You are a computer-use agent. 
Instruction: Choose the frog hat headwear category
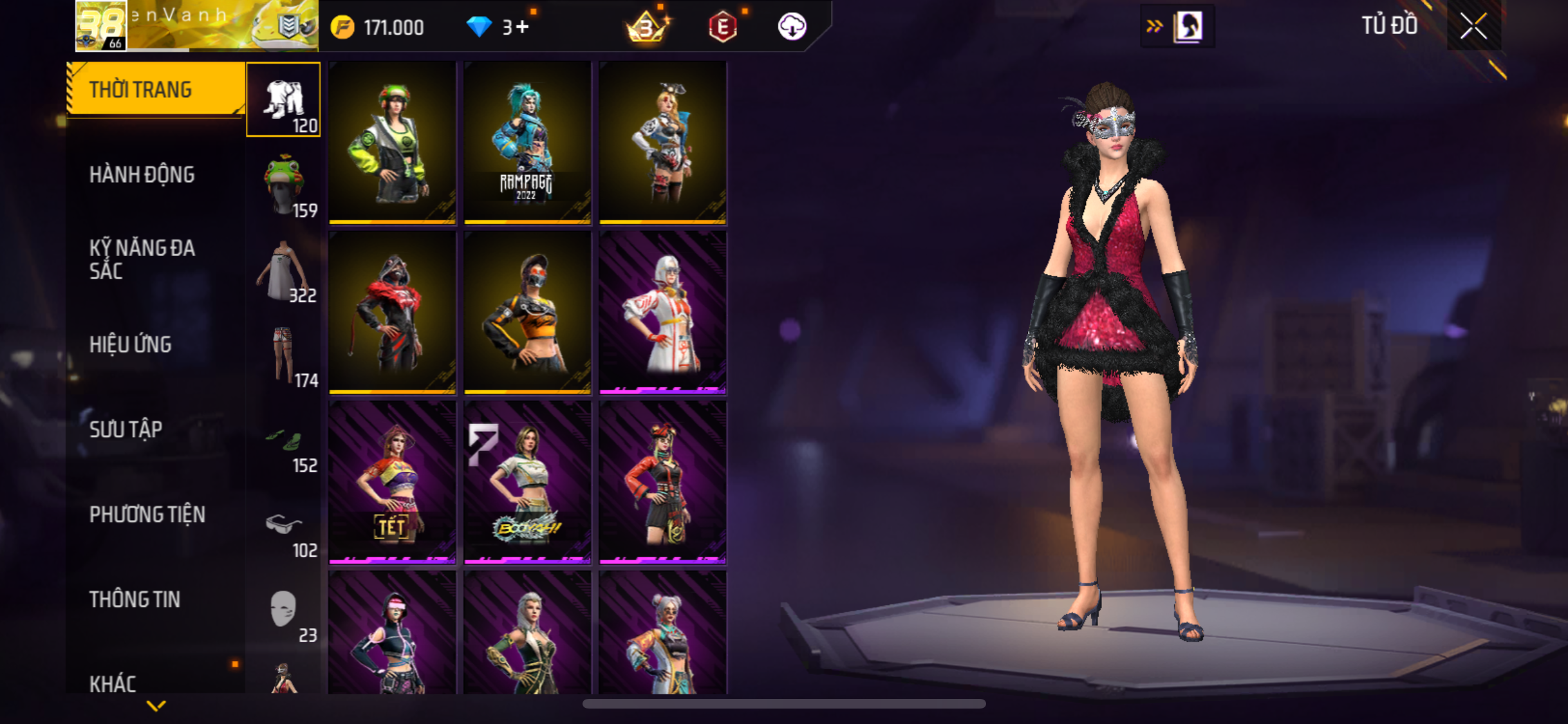[284, 185]
